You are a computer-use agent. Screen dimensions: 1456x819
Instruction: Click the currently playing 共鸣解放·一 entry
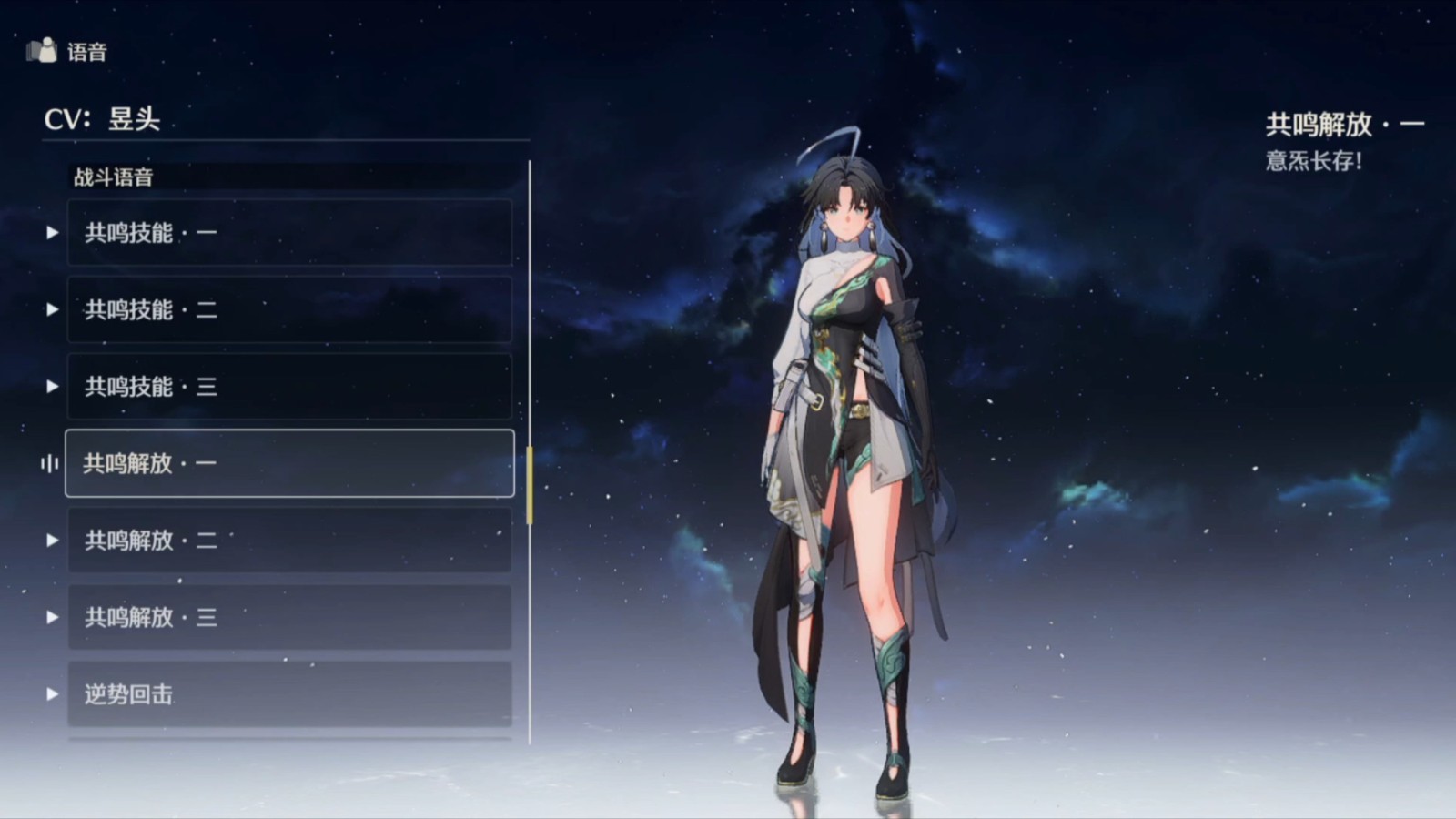point(289,463)
